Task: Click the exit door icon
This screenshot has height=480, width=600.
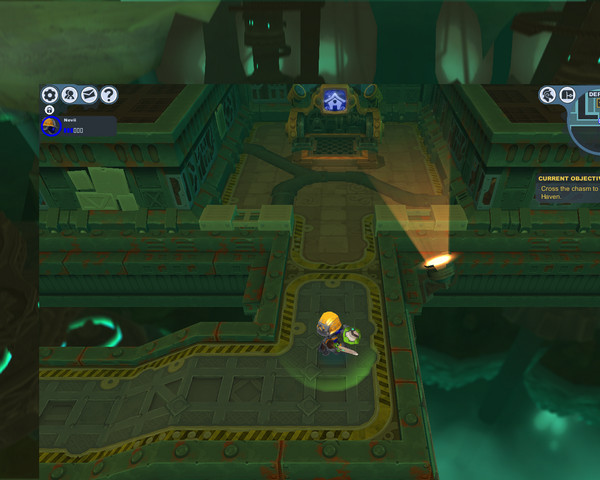Action: coord(567,95)
